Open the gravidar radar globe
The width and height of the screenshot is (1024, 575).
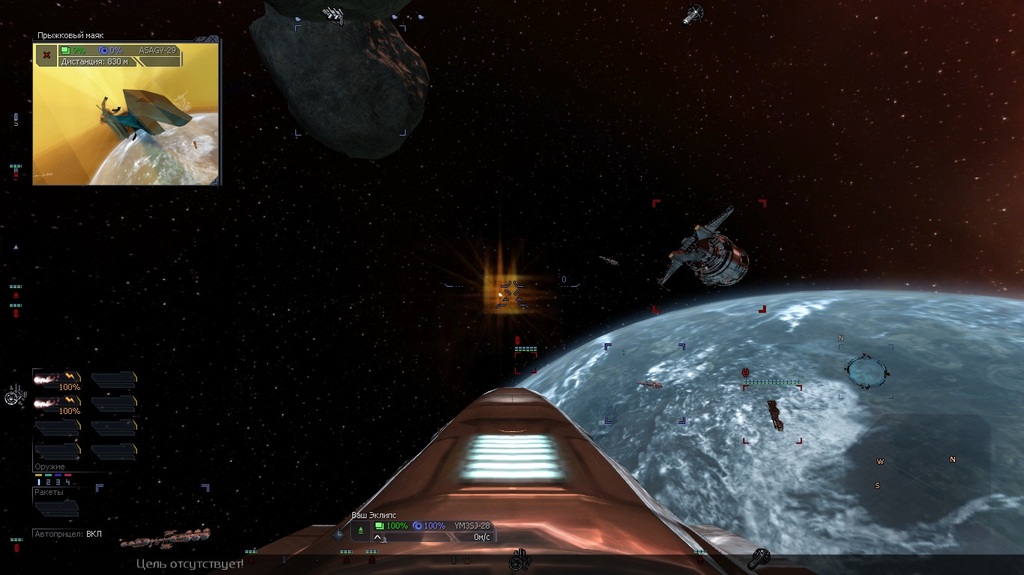(x=866, y=371)
